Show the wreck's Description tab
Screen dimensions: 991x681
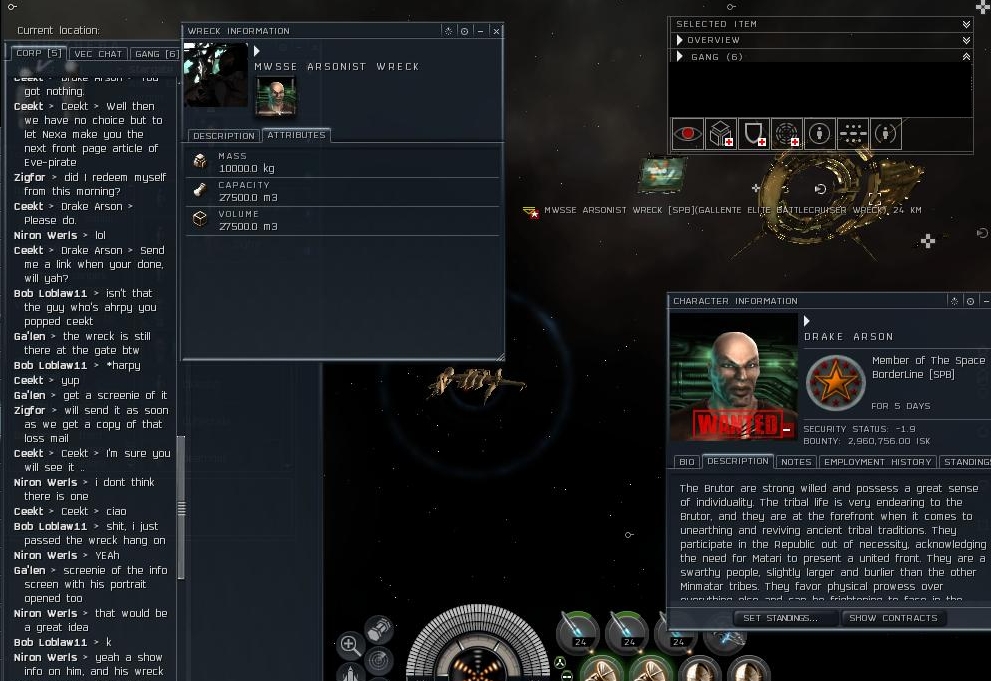[224, 136]
